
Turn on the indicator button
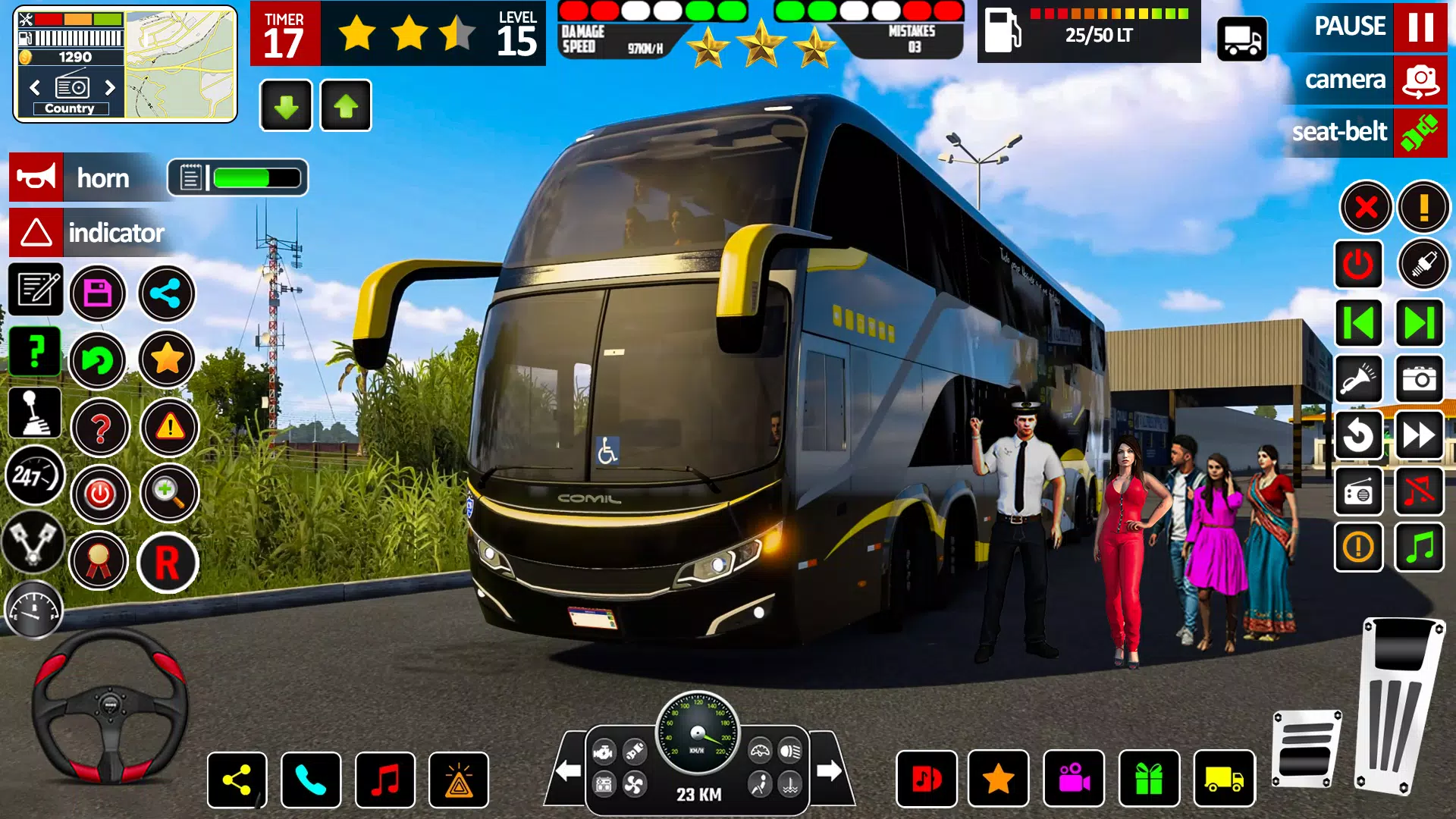tap(36, 233)
